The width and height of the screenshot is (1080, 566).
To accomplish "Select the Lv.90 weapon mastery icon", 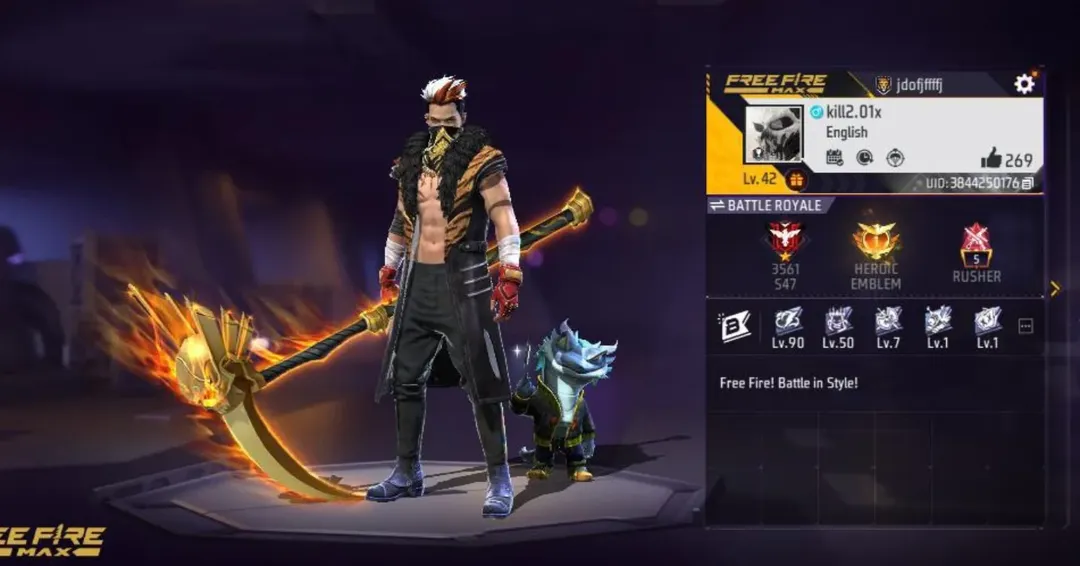I will (x=788, y=321).
